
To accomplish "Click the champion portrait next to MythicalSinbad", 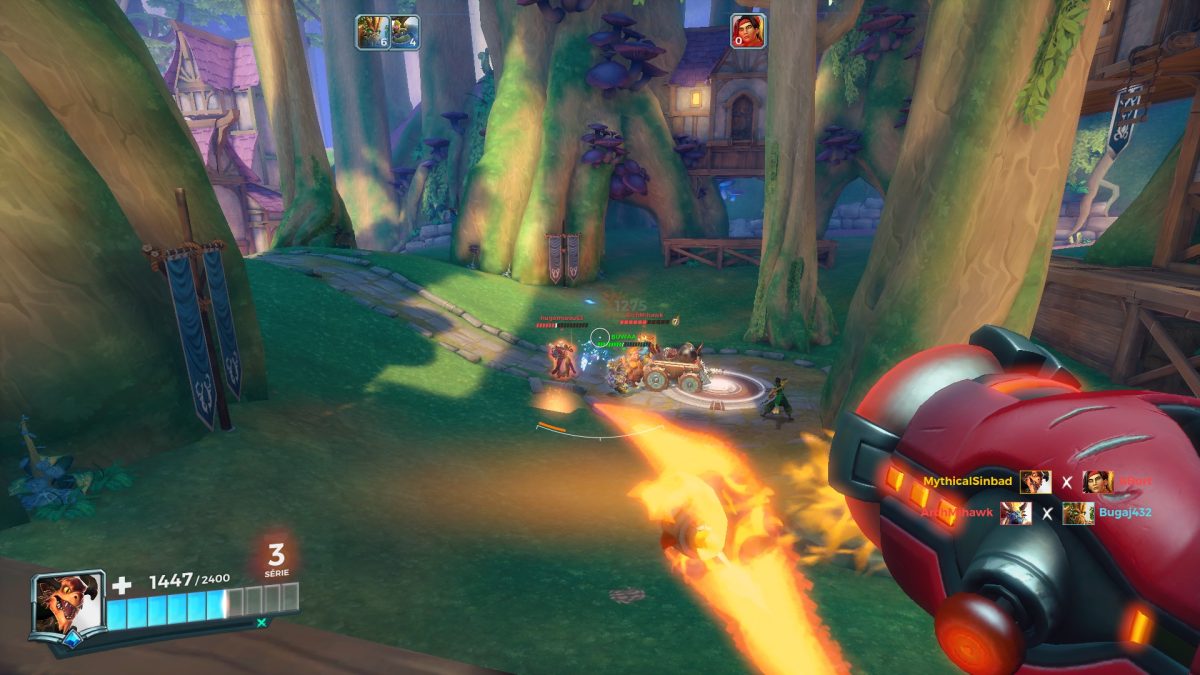I will click(1035, 482).
